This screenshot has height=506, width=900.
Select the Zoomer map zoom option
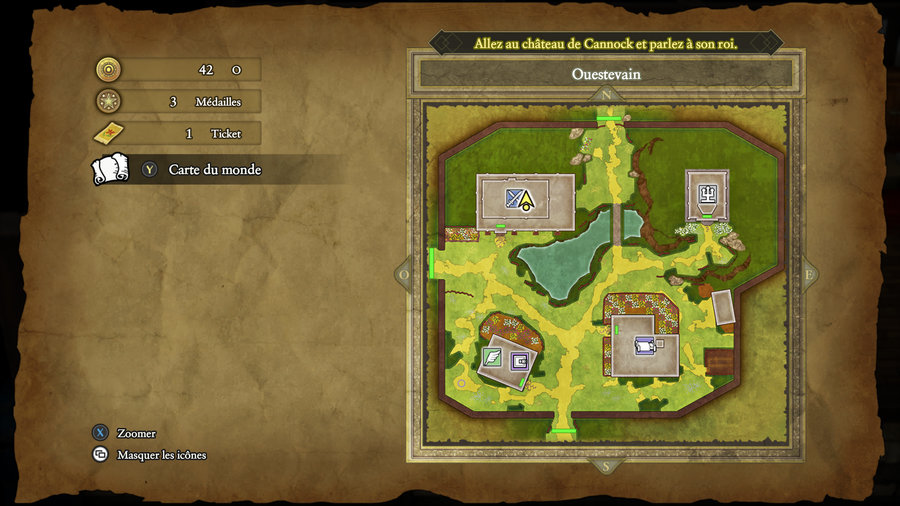tap(136, 433)
